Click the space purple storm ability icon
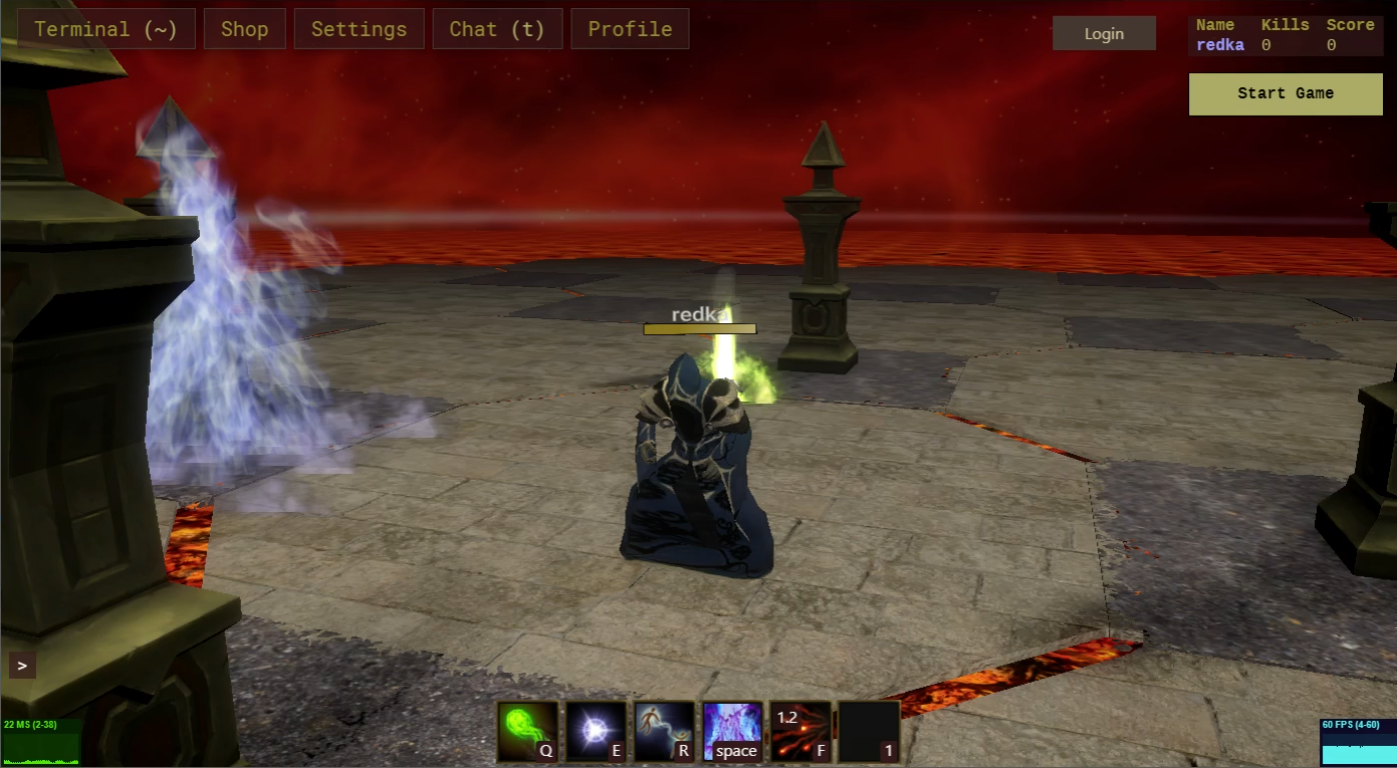Viewport: 1397px width, 768px height. [731, 731]
